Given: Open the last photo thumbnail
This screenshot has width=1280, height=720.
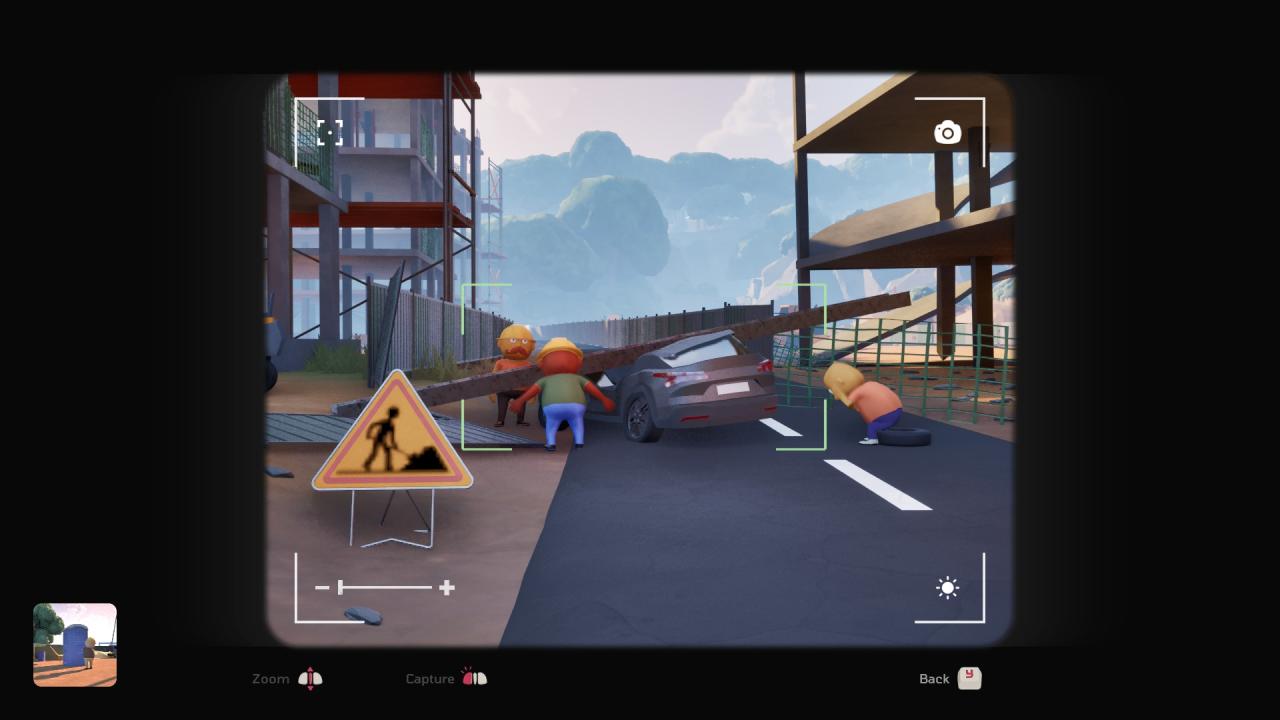Looking at the screenshot, I should [75, 645].
